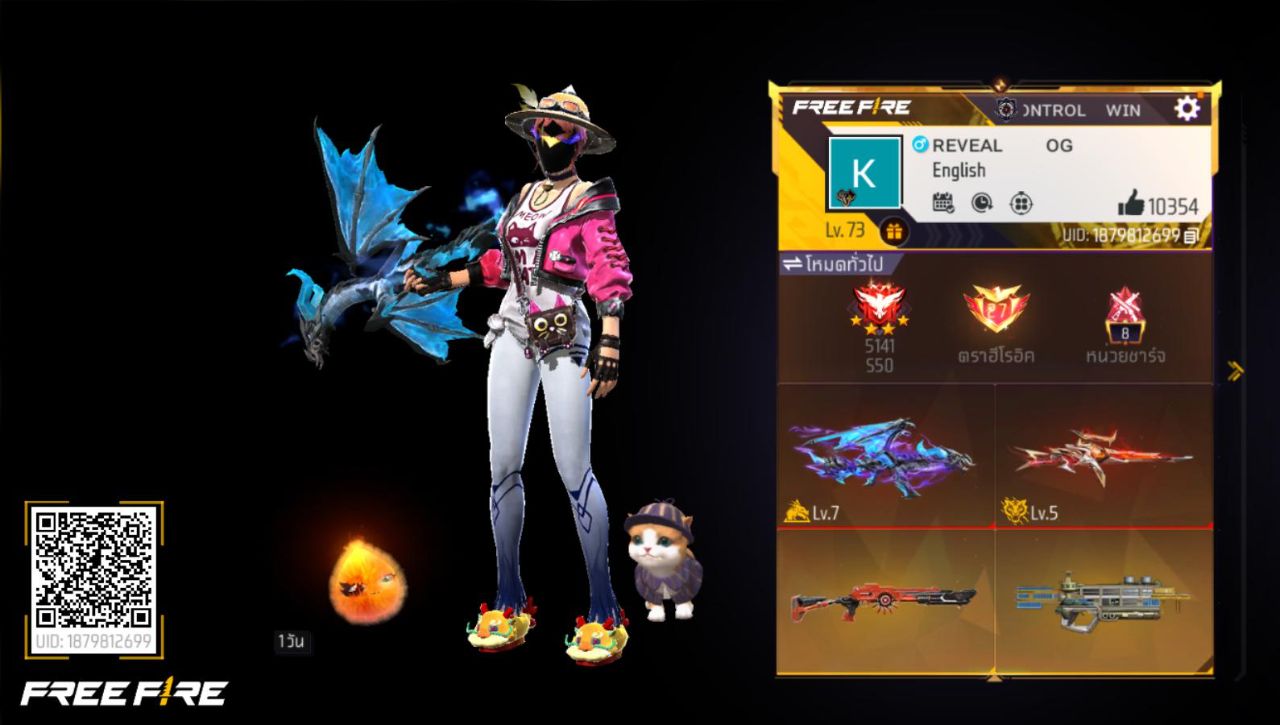Viewport: 1280px width, 725px height.
Task: Click the QR code with the UID
Action: click(93, 567)
